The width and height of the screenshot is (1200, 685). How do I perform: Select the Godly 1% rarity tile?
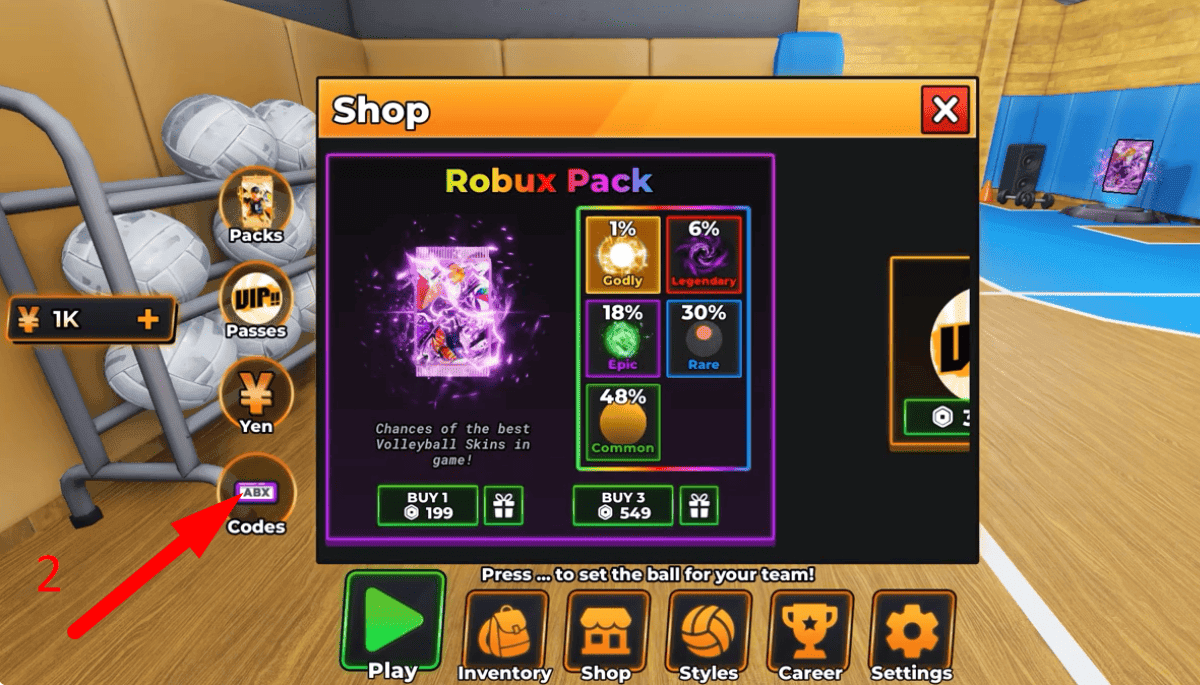coord(622,254)
